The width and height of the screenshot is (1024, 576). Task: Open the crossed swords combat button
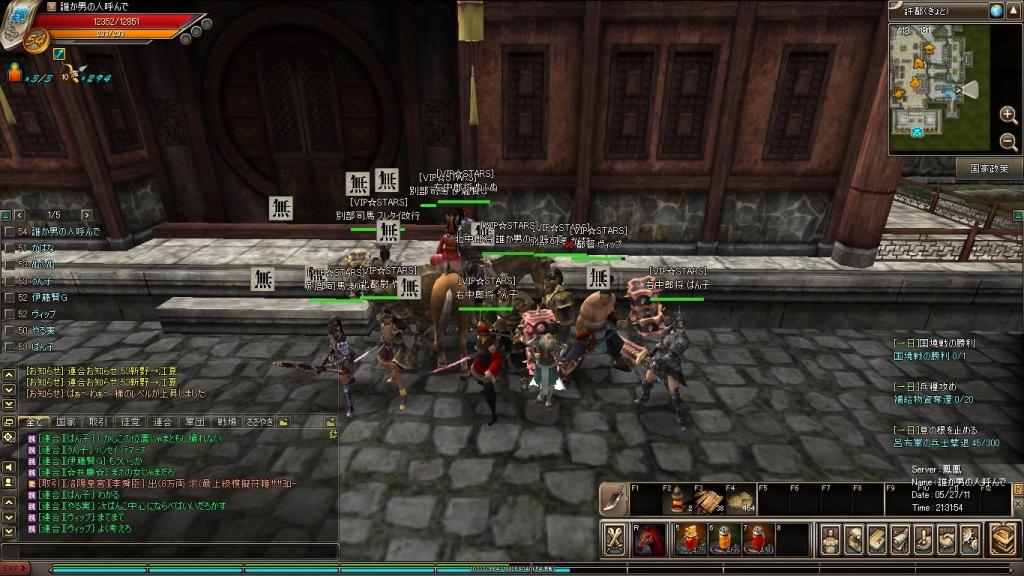tap(616, 540)
